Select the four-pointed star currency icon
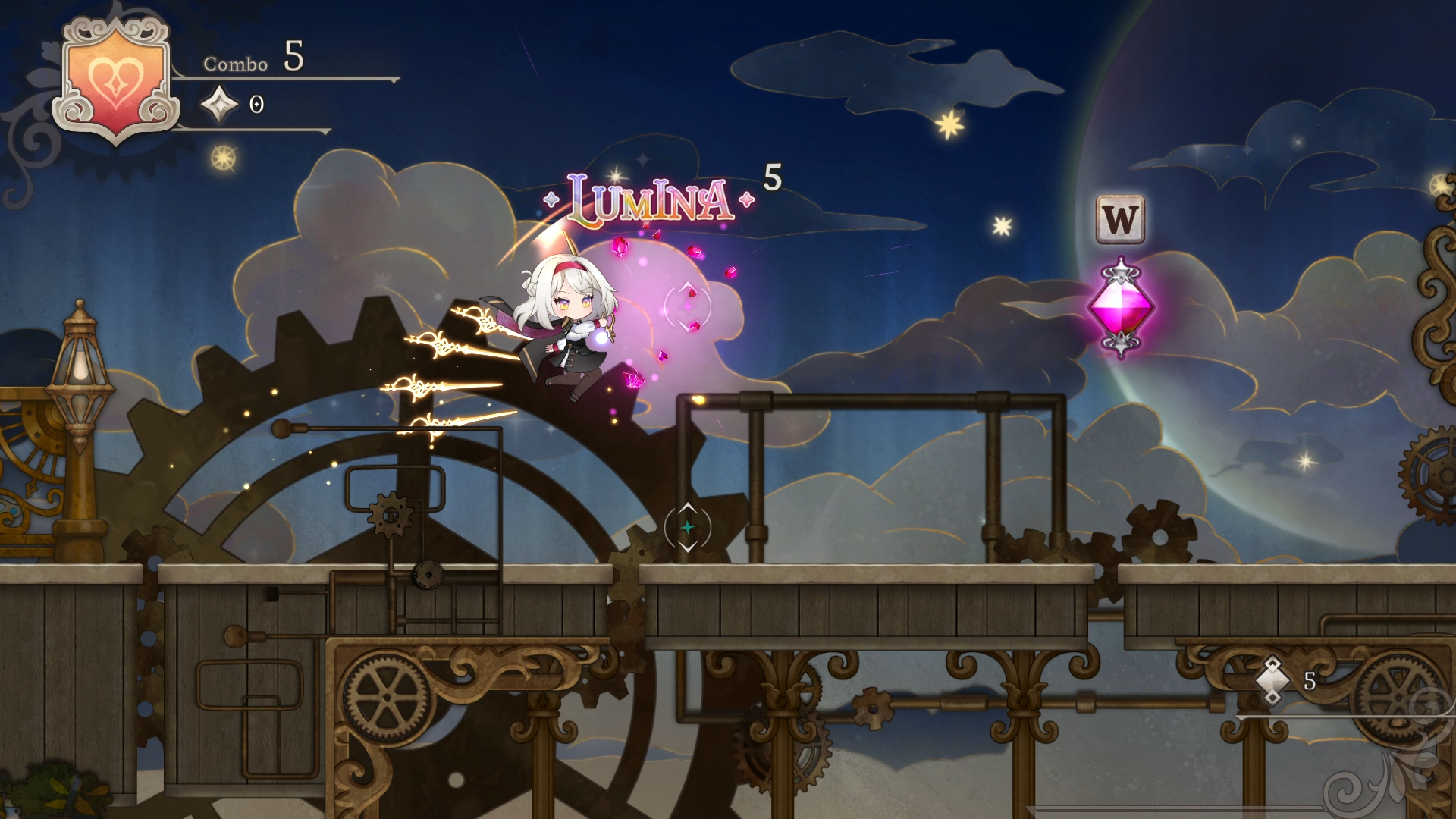 tap(220, 104)
